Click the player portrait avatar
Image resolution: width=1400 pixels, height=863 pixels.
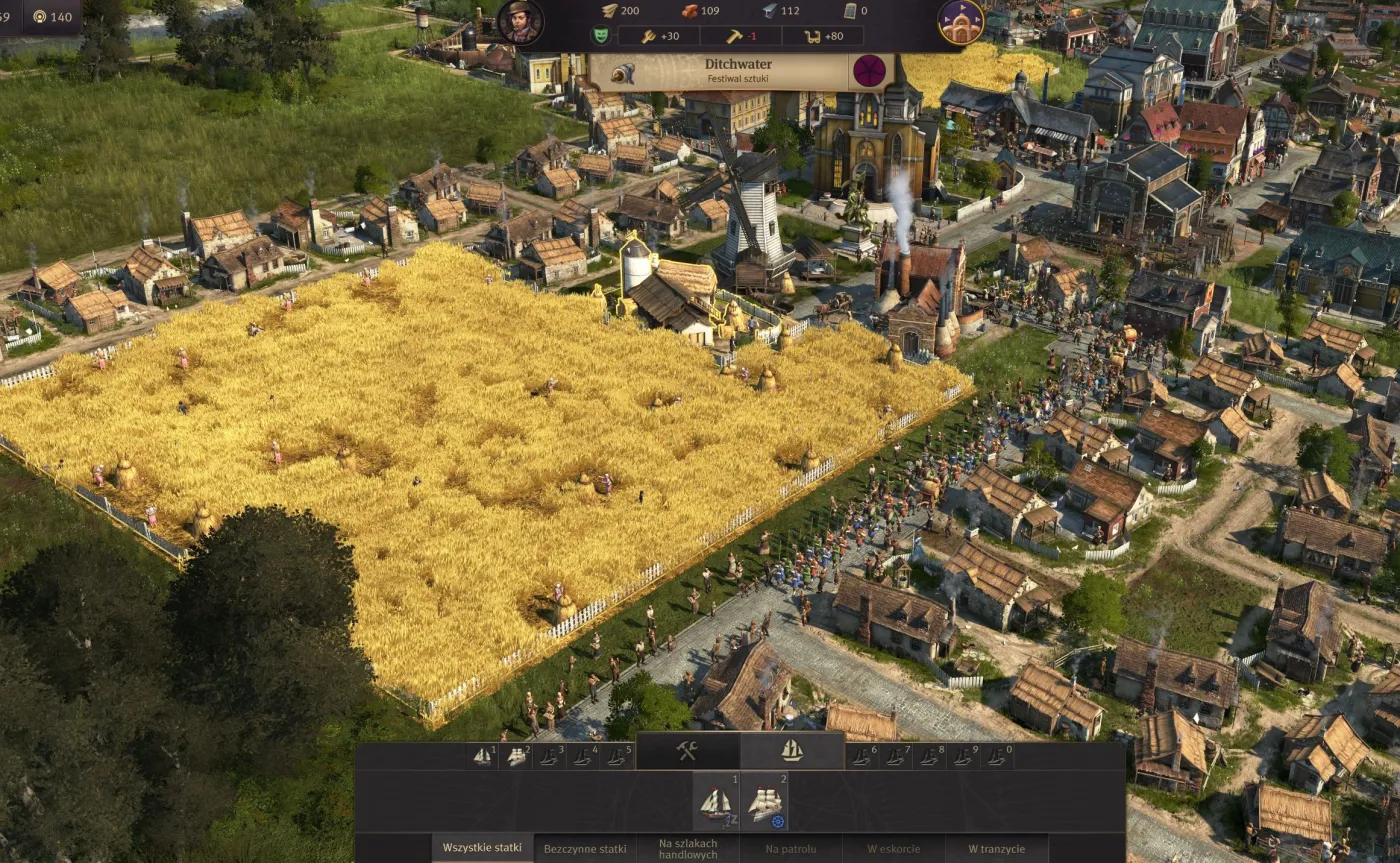[x=521, y=21]
